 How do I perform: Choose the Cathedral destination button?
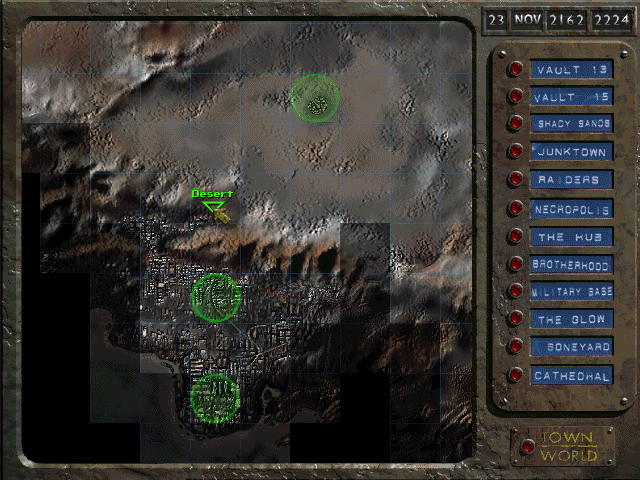pos(515,375)
